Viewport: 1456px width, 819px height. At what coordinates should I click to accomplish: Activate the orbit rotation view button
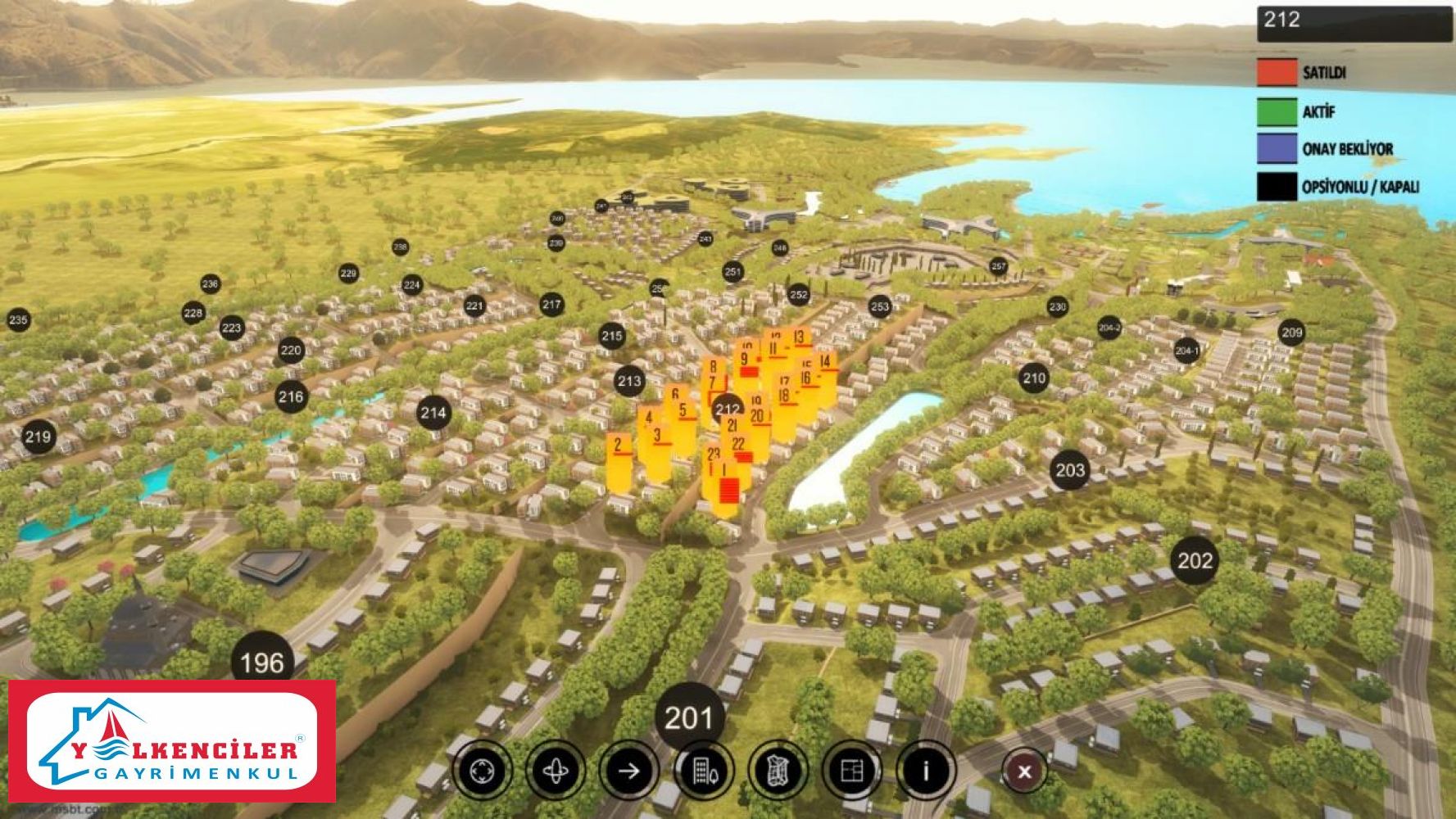click(556, 771)
